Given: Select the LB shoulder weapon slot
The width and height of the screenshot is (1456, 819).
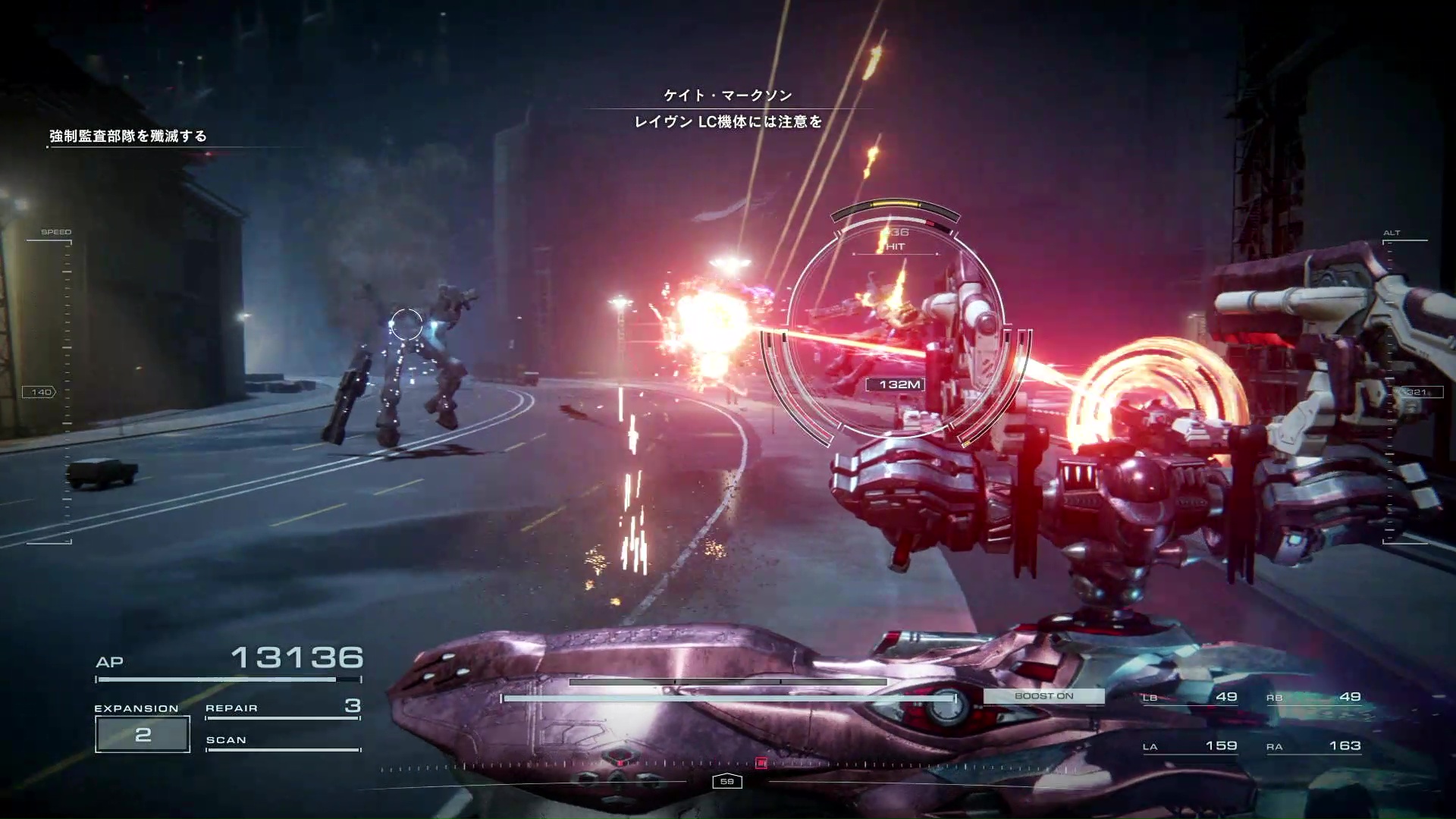Looking at the screenshot, I should (x=1190, y=698).
